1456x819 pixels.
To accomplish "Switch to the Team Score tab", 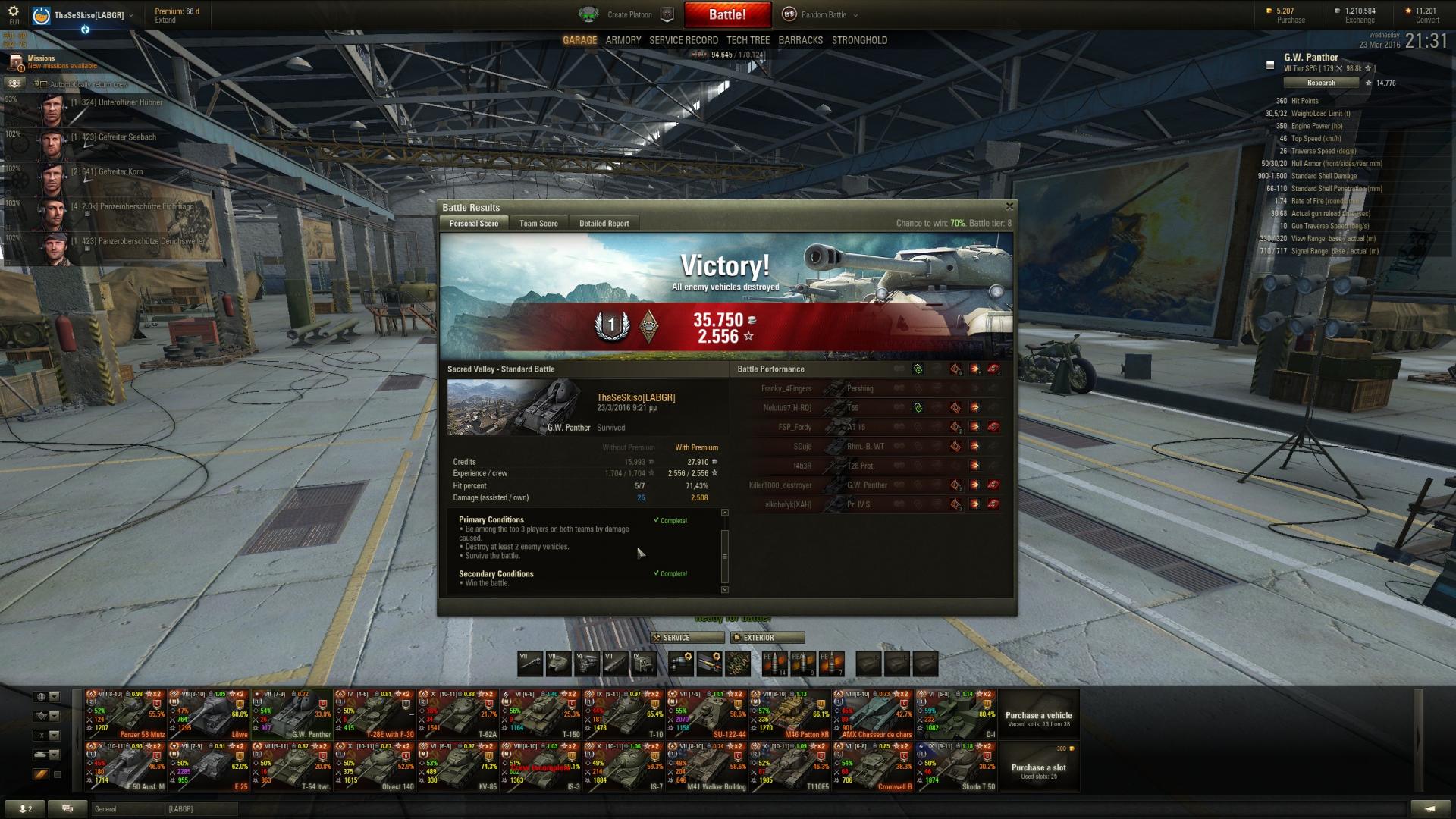I will tap(538, 224).
